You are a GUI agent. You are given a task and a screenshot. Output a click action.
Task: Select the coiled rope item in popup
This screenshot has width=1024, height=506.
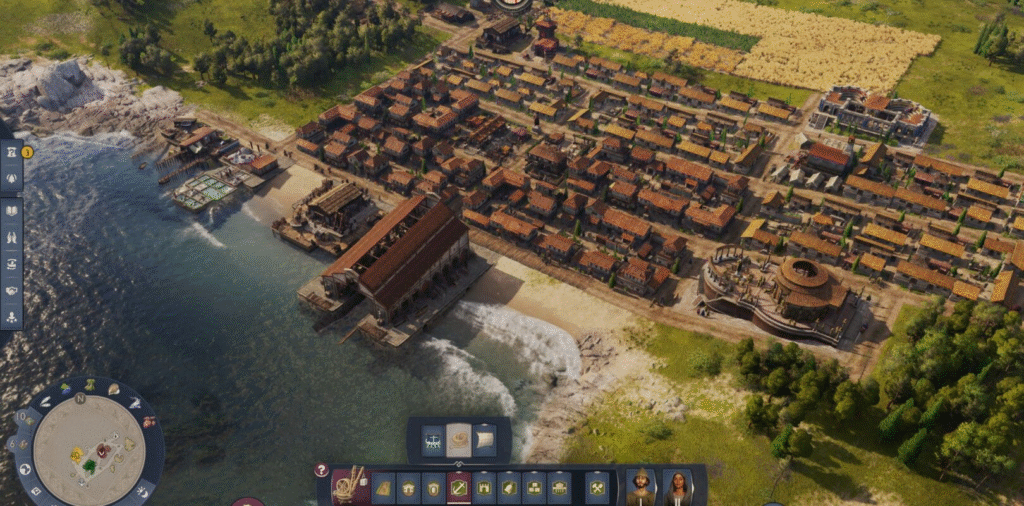coord(459,440)
